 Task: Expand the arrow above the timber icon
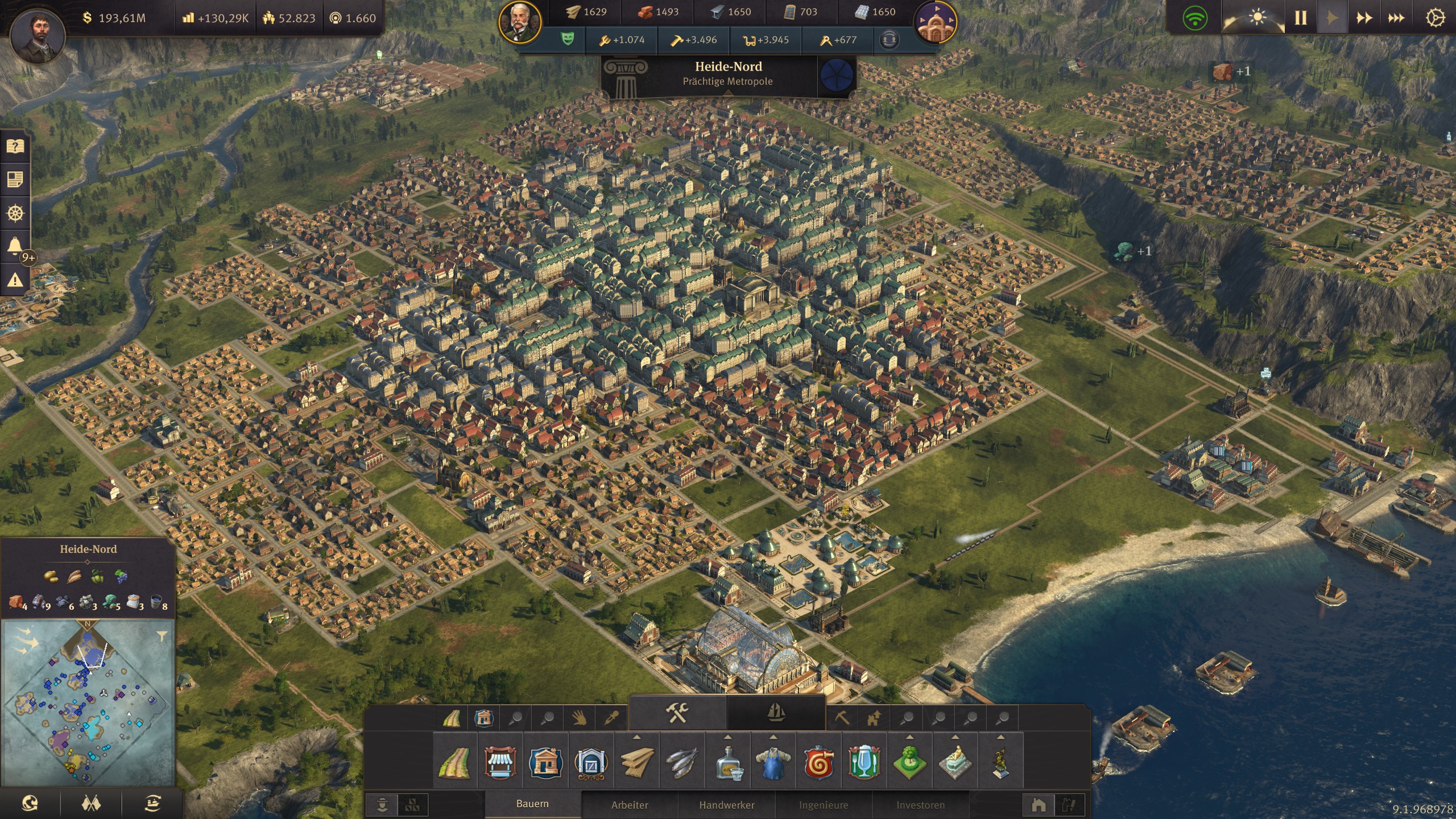click(637, 737)
